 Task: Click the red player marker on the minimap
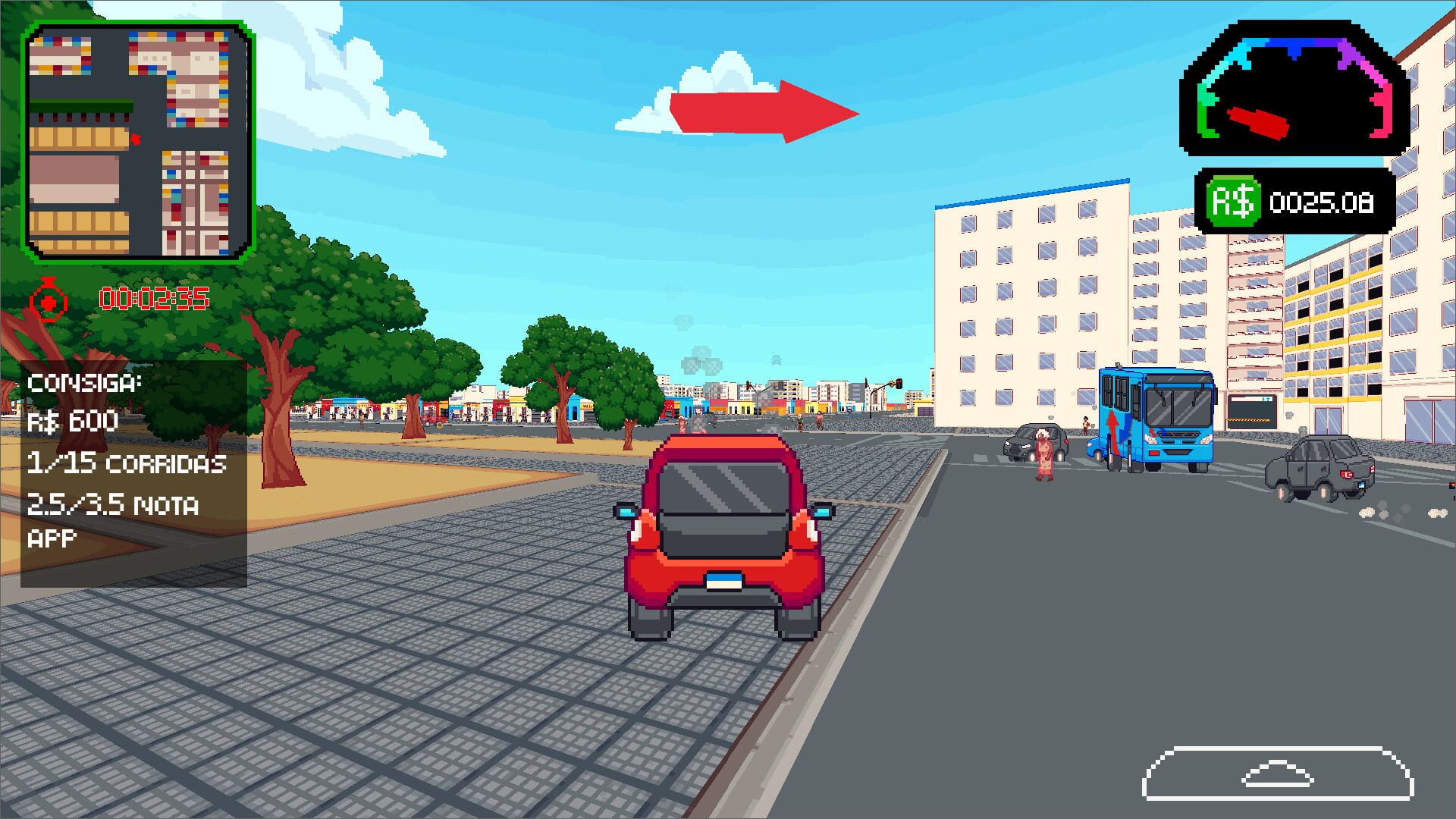[x=136, y=138]
